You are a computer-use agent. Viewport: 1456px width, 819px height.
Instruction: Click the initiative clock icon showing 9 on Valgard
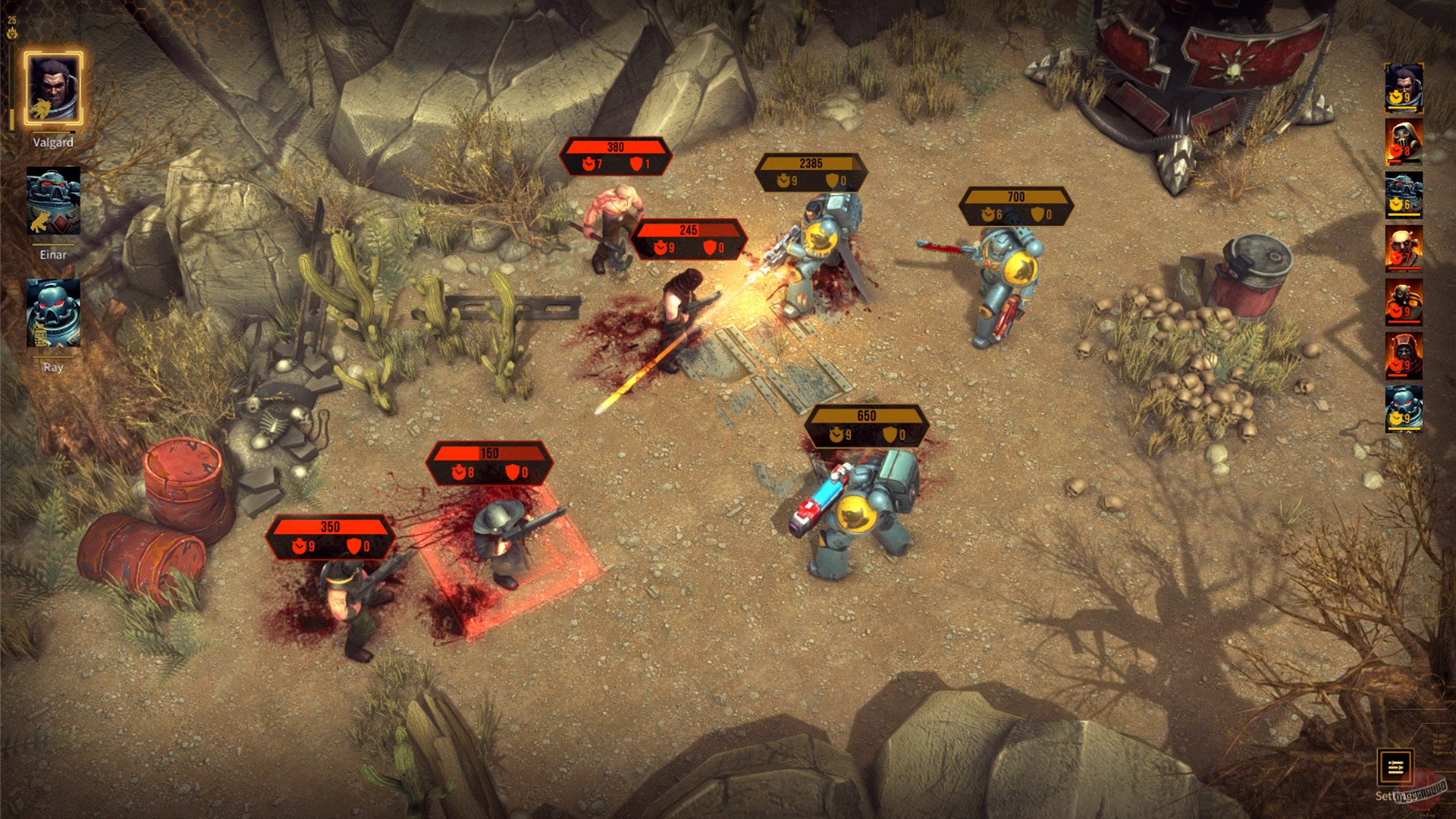1396,97
